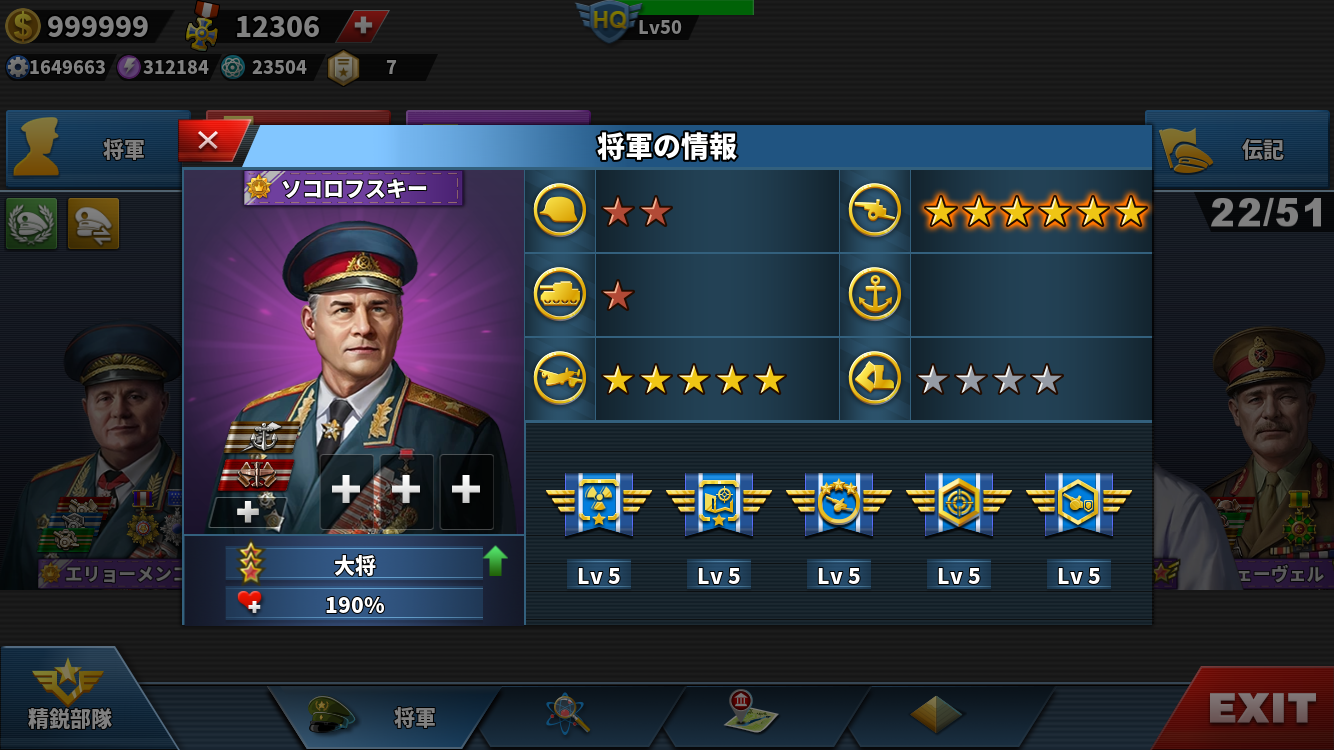
Task: Select the map and star skill badge
Action: (x=719, y=503)
